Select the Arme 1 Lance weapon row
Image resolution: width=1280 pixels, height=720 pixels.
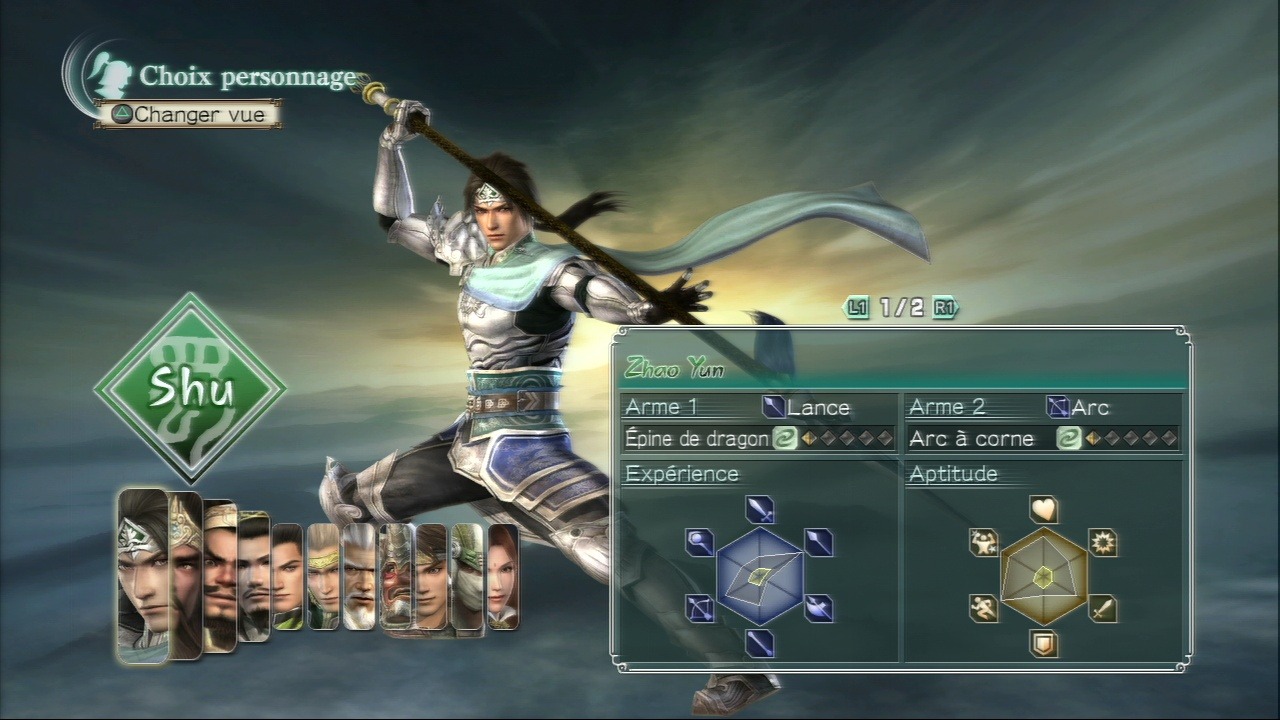click(x=759, y=407)
